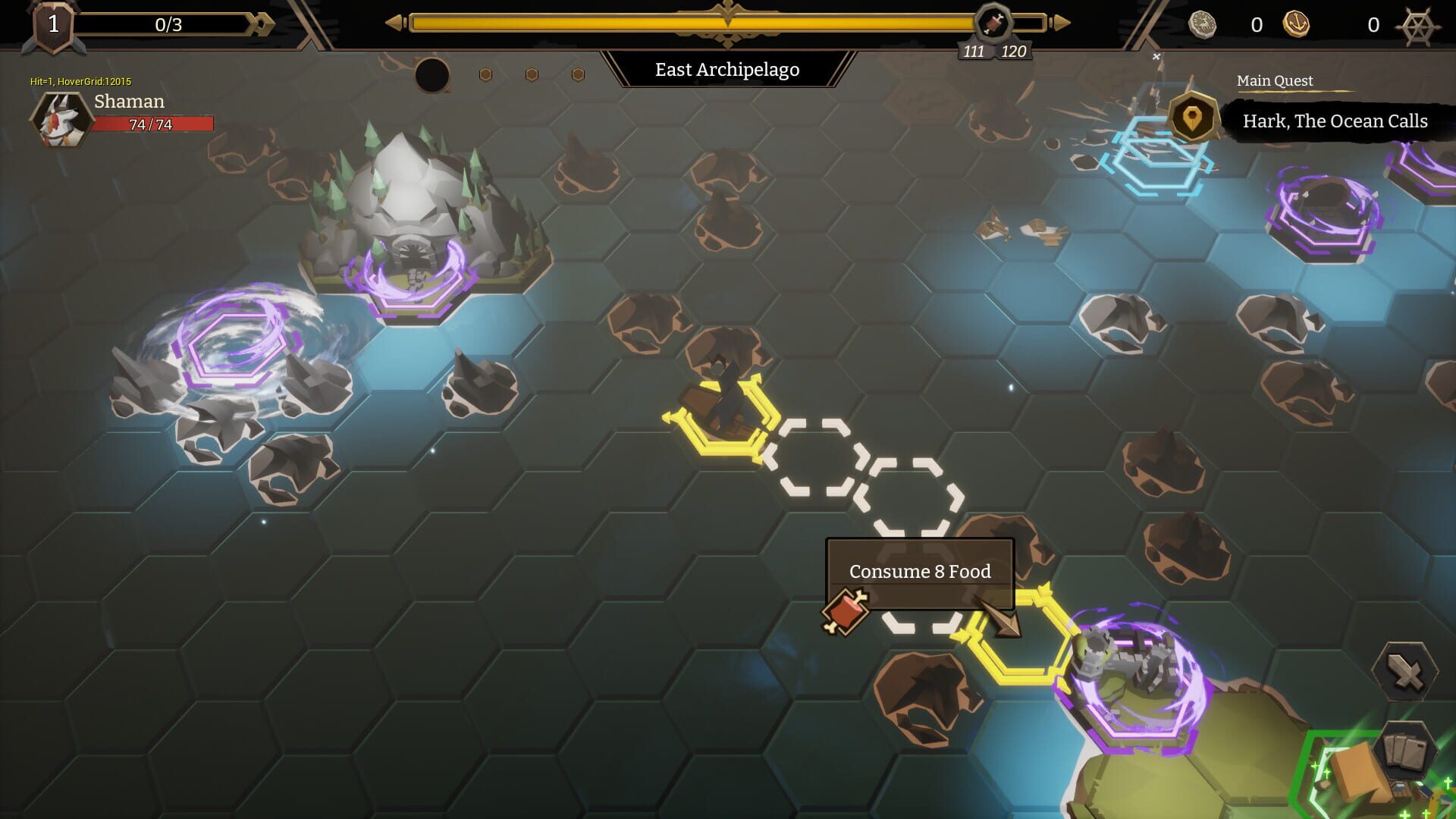Viewport: 1456px width, 819px height.
Task: Open the ship wheel menu icon
Action: pyautogui.click(x=1418, y=26)
